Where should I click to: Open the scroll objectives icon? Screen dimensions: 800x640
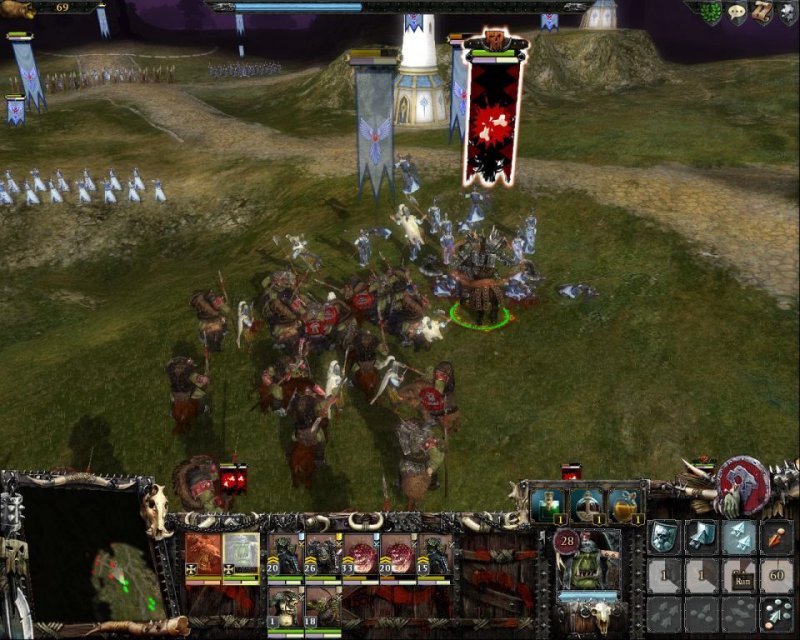click(x=762, y=12)
